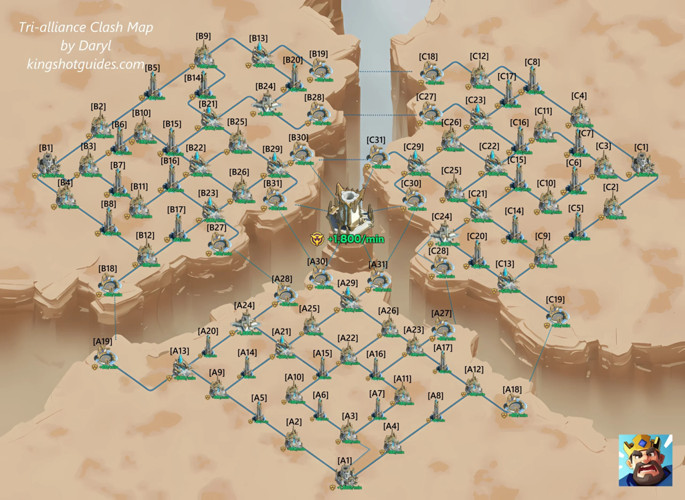Image resolution: width=685 pixels, height=500 pixels.
Task: Click the Kingshot king app icon
Action: [643, 459]
